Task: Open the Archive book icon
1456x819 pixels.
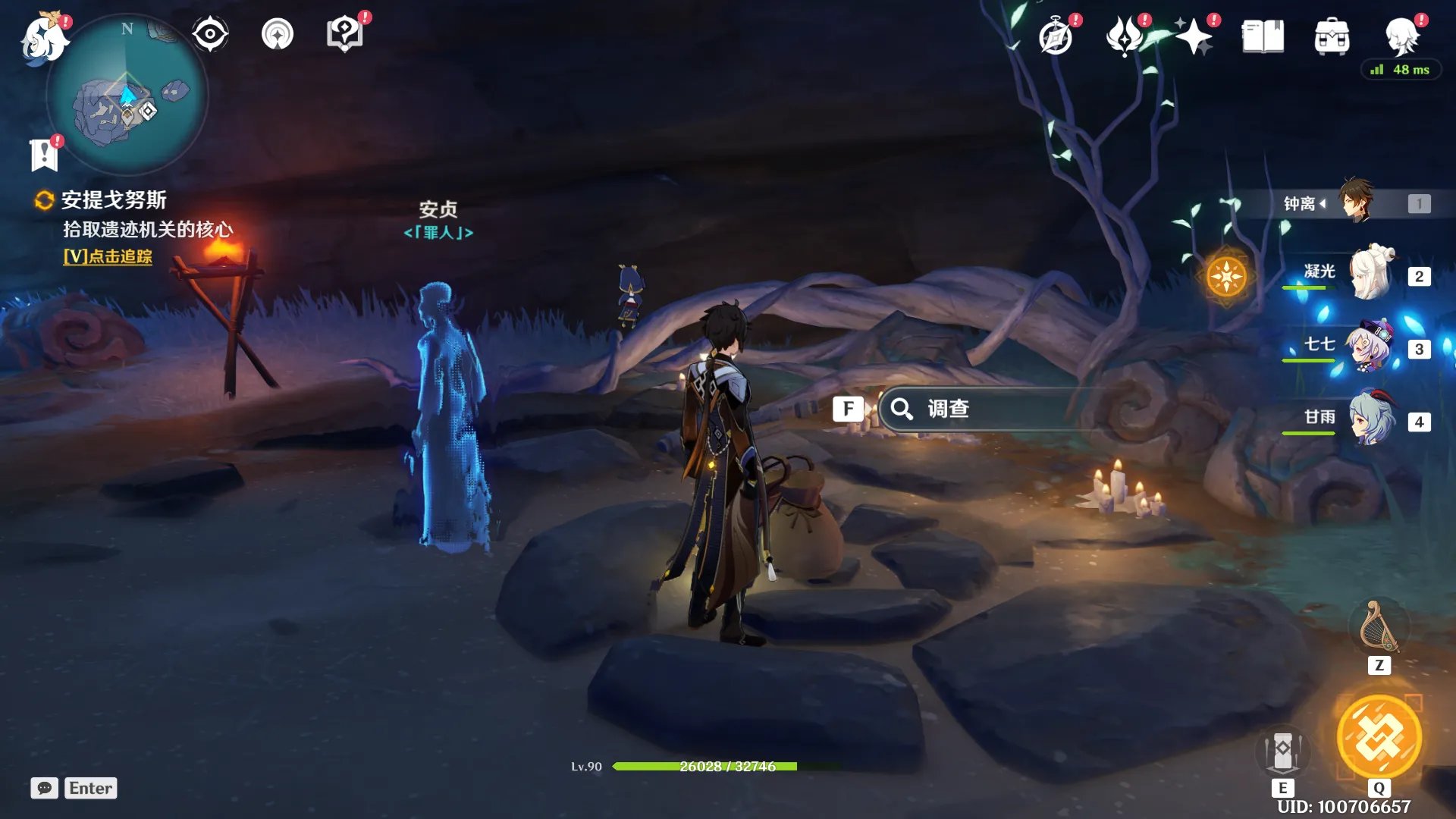Action: 1263,37
